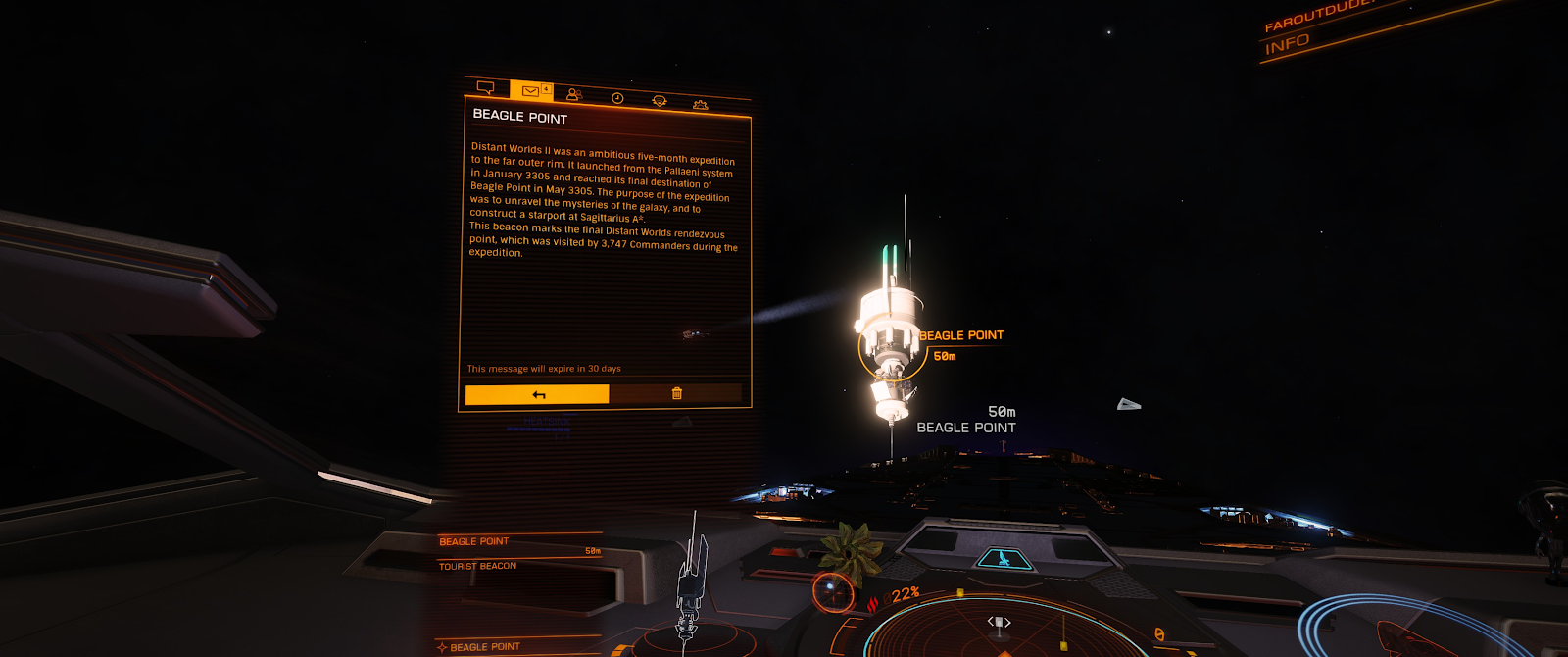
Task: Select the inbox envelope tab
Action: pos(530,91)
